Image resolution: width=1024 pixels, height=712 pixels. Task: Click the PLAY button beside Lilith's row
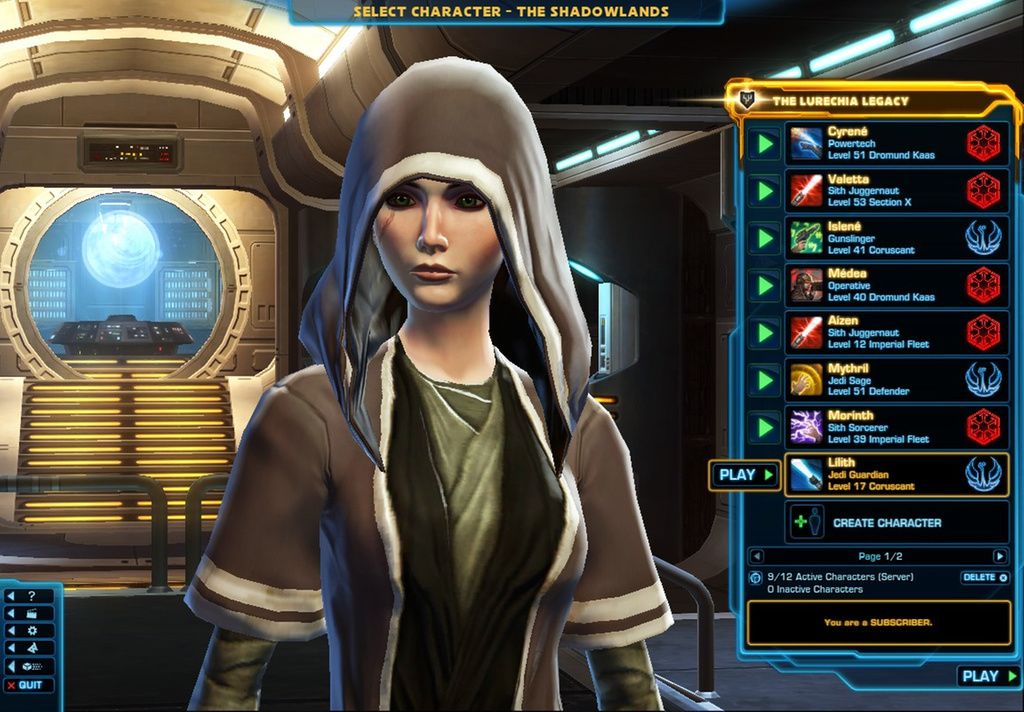click(x=745, y=475)
